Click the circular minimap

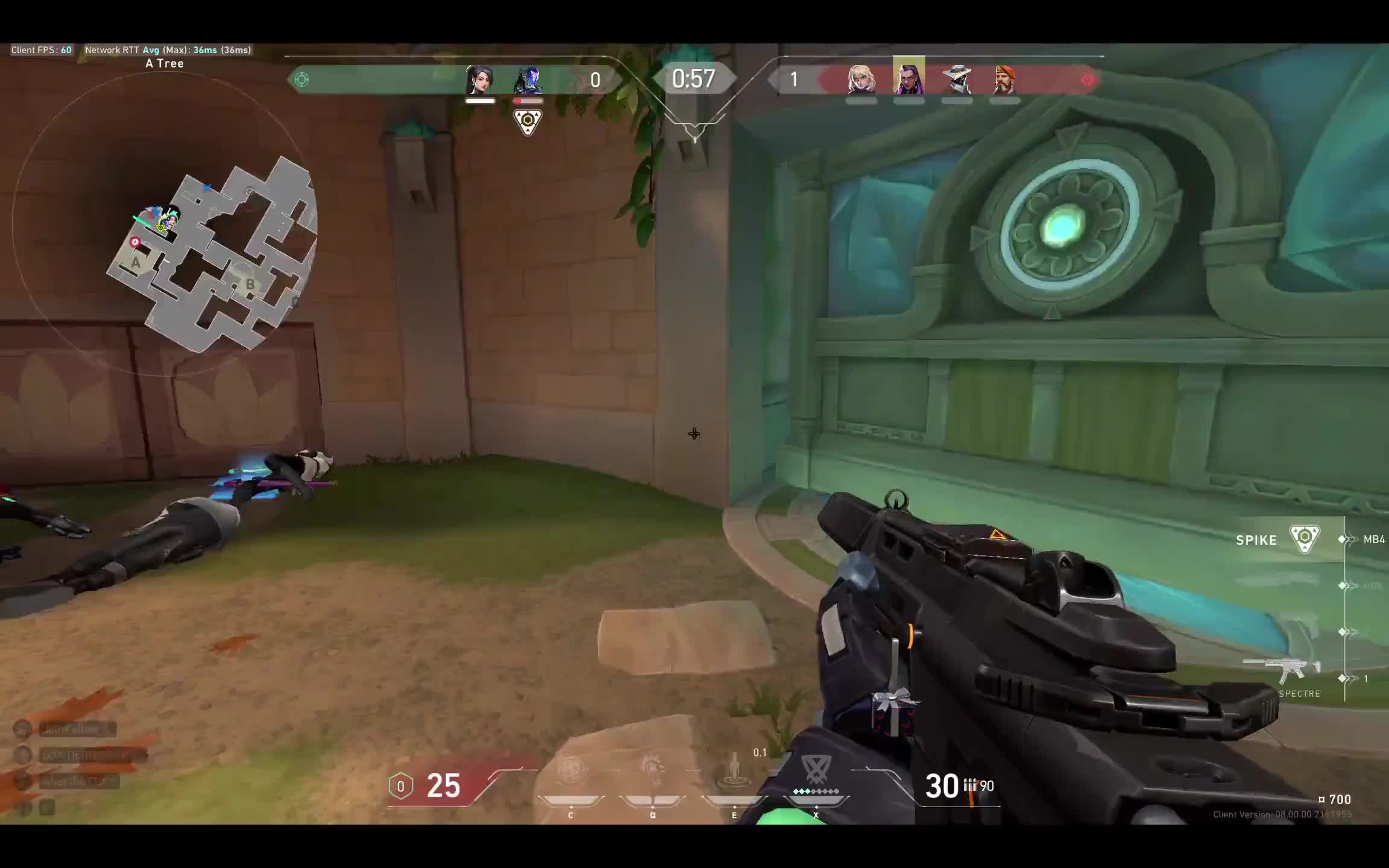coord(164,224)
